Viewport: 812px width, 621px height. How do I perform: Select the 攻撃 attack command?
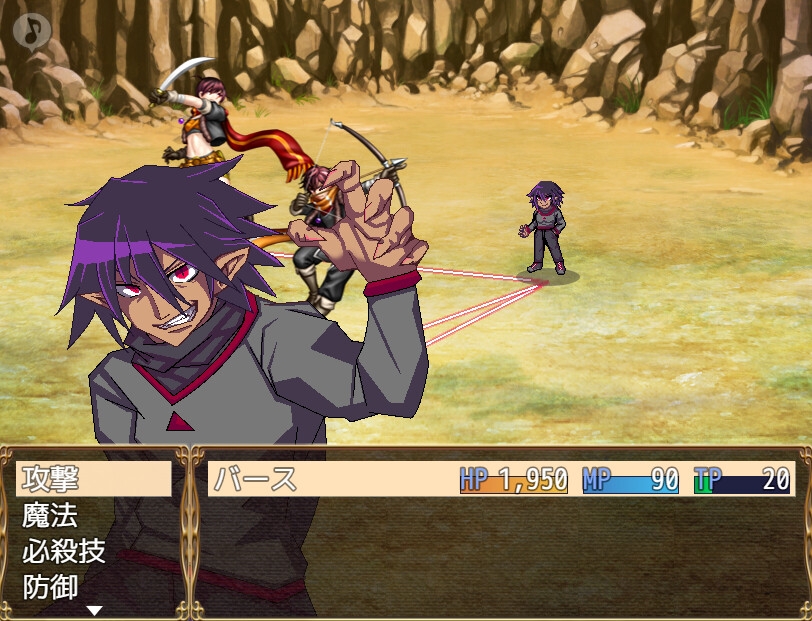point(94,479)
